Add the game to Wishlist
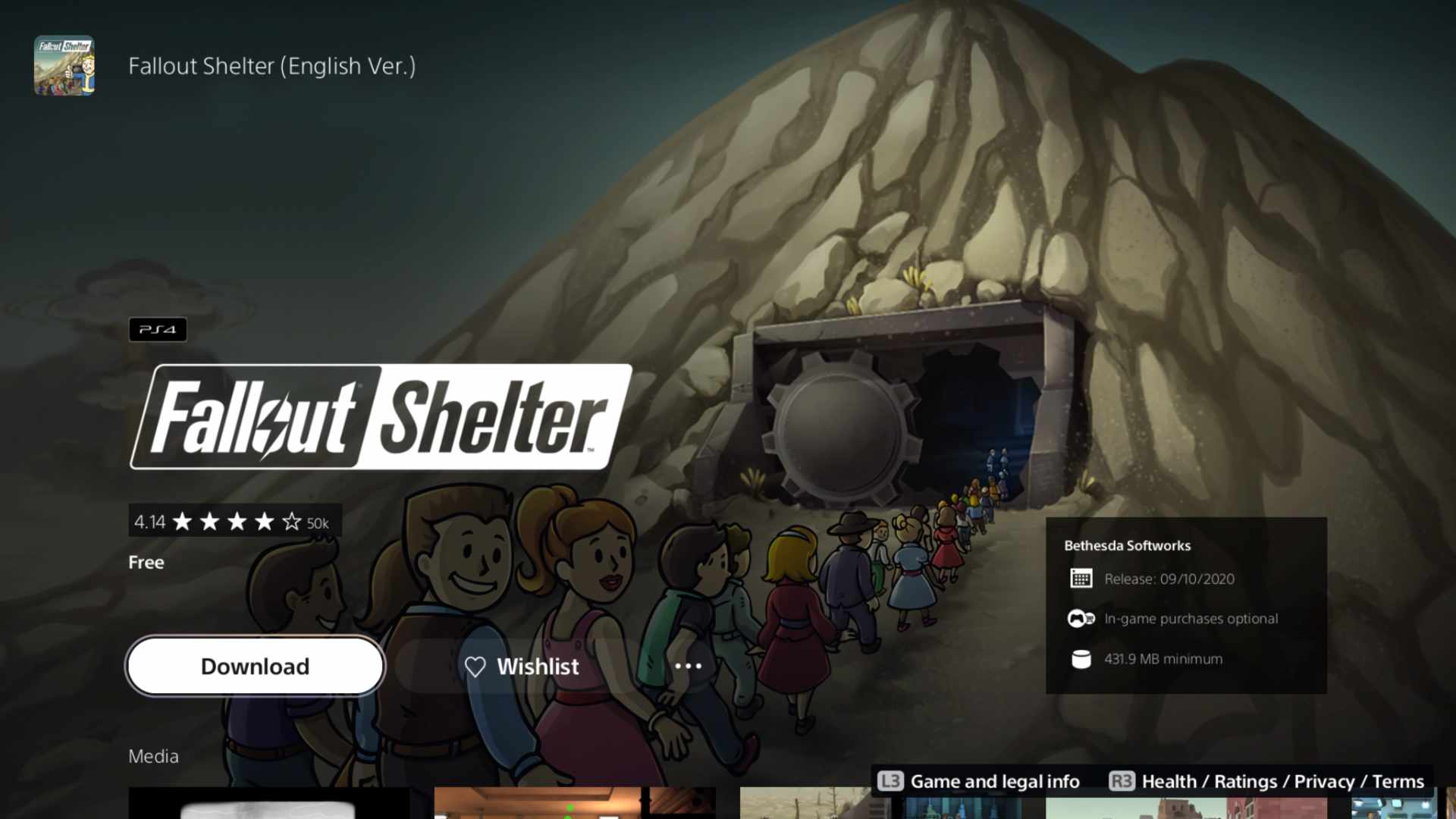Viewport: 1456px width, 819px height. point(522,667)
